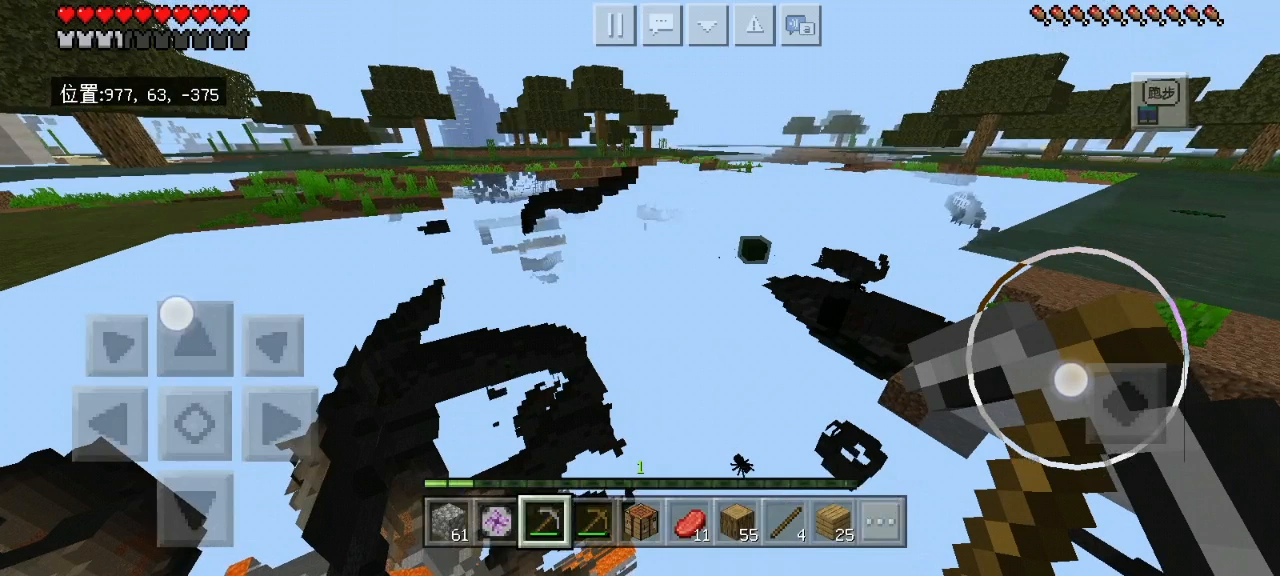Image resolution: width=1280 pixels, height=576 pixels.
Task: Select the oak log stack of 55
Action: point(738,522)
